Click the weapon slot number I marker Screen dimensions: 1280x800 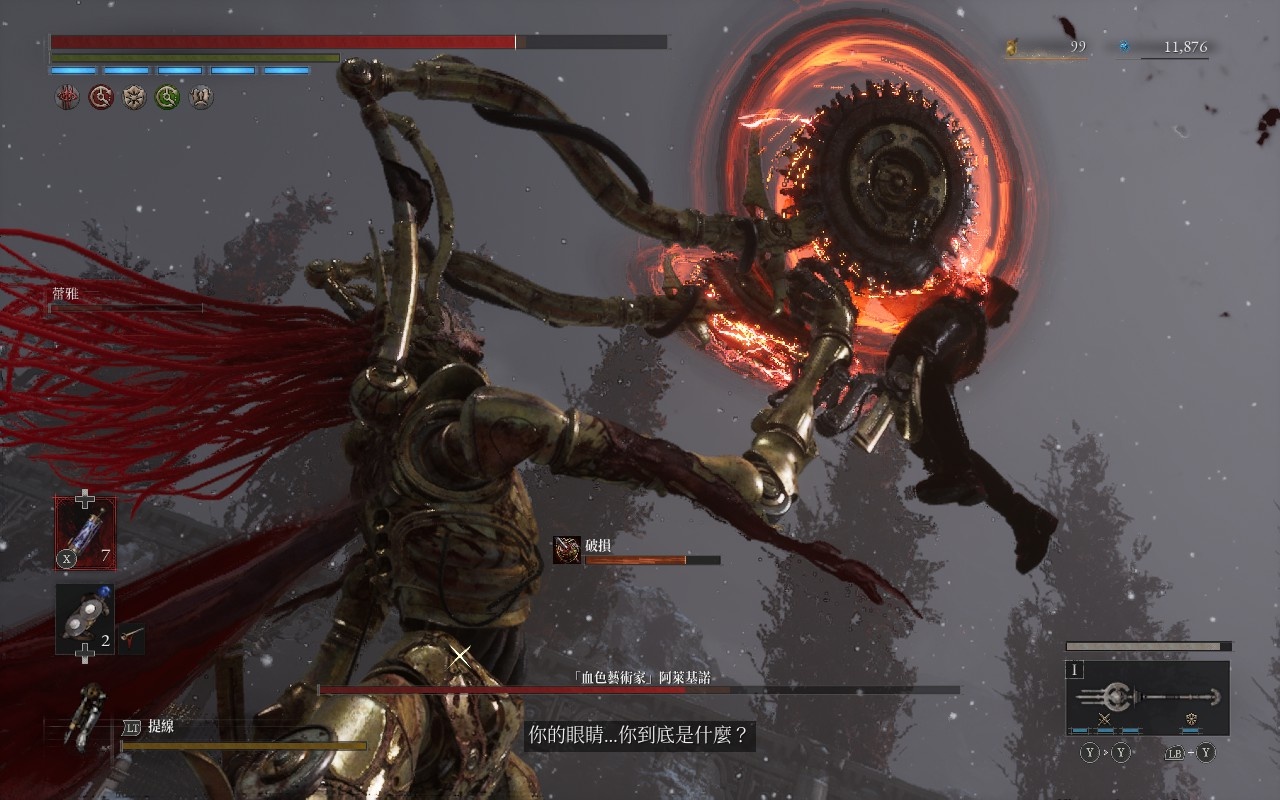[1076, 671]
